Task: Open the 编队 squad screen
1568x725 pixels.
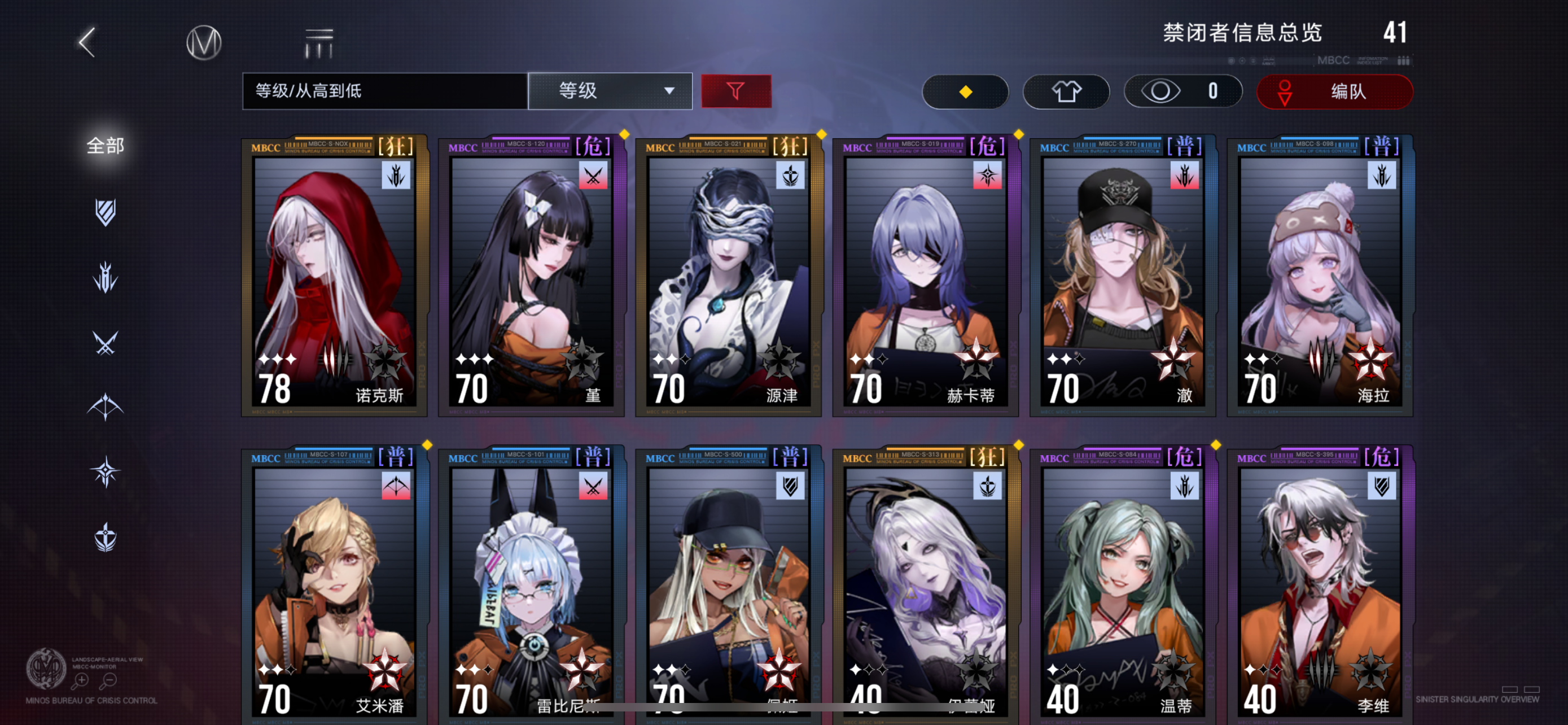Action: tap(1334, 92)
